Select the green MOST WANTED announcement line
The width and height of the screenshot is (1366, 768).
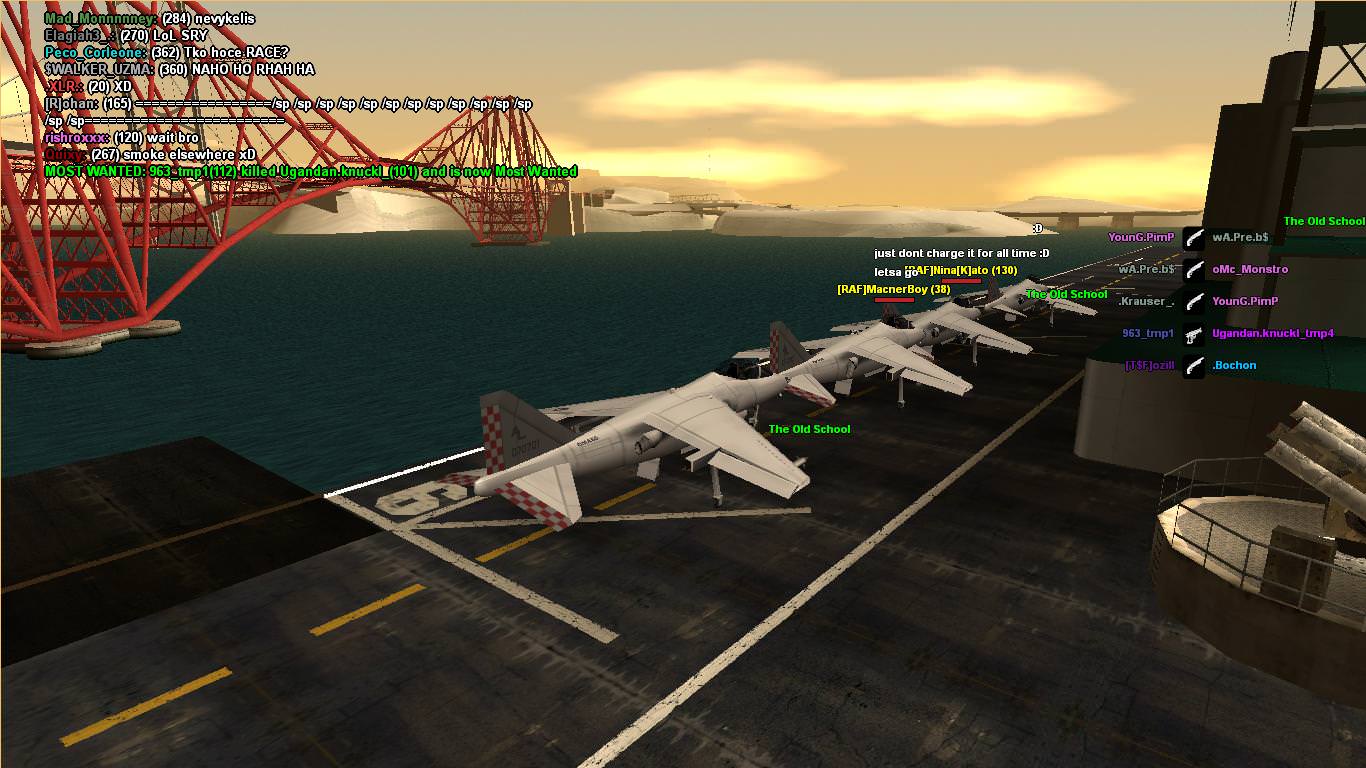310,172
